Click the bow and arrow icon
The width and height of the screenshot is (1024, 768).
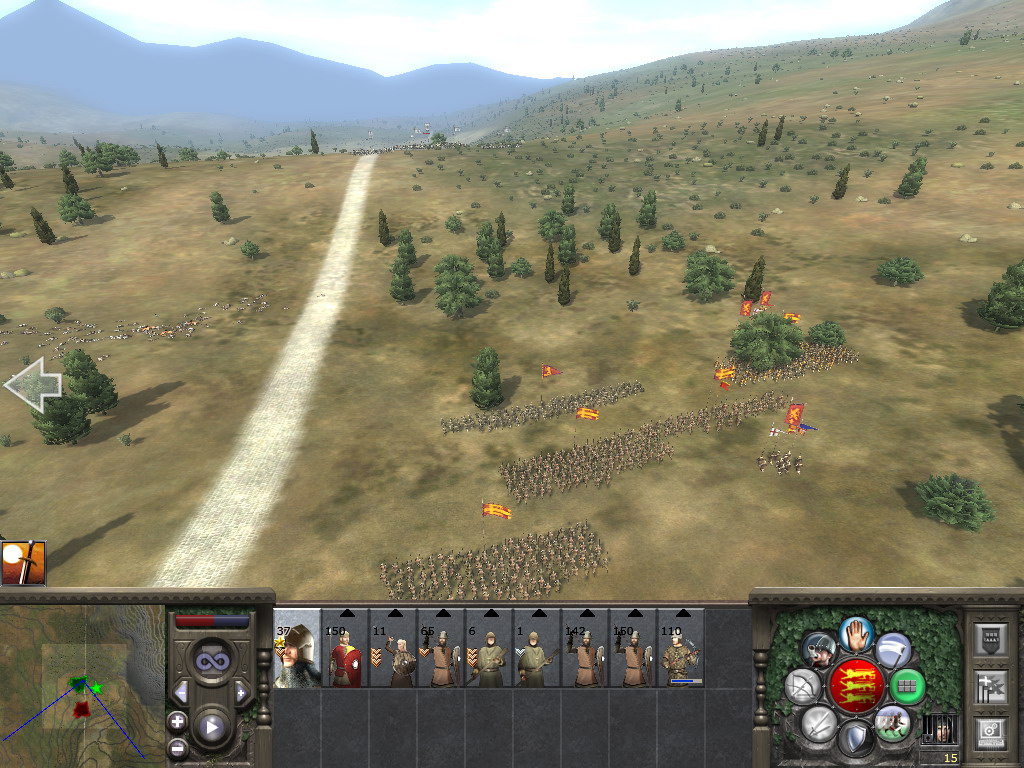pyautogui.click(x=802, y=687)
